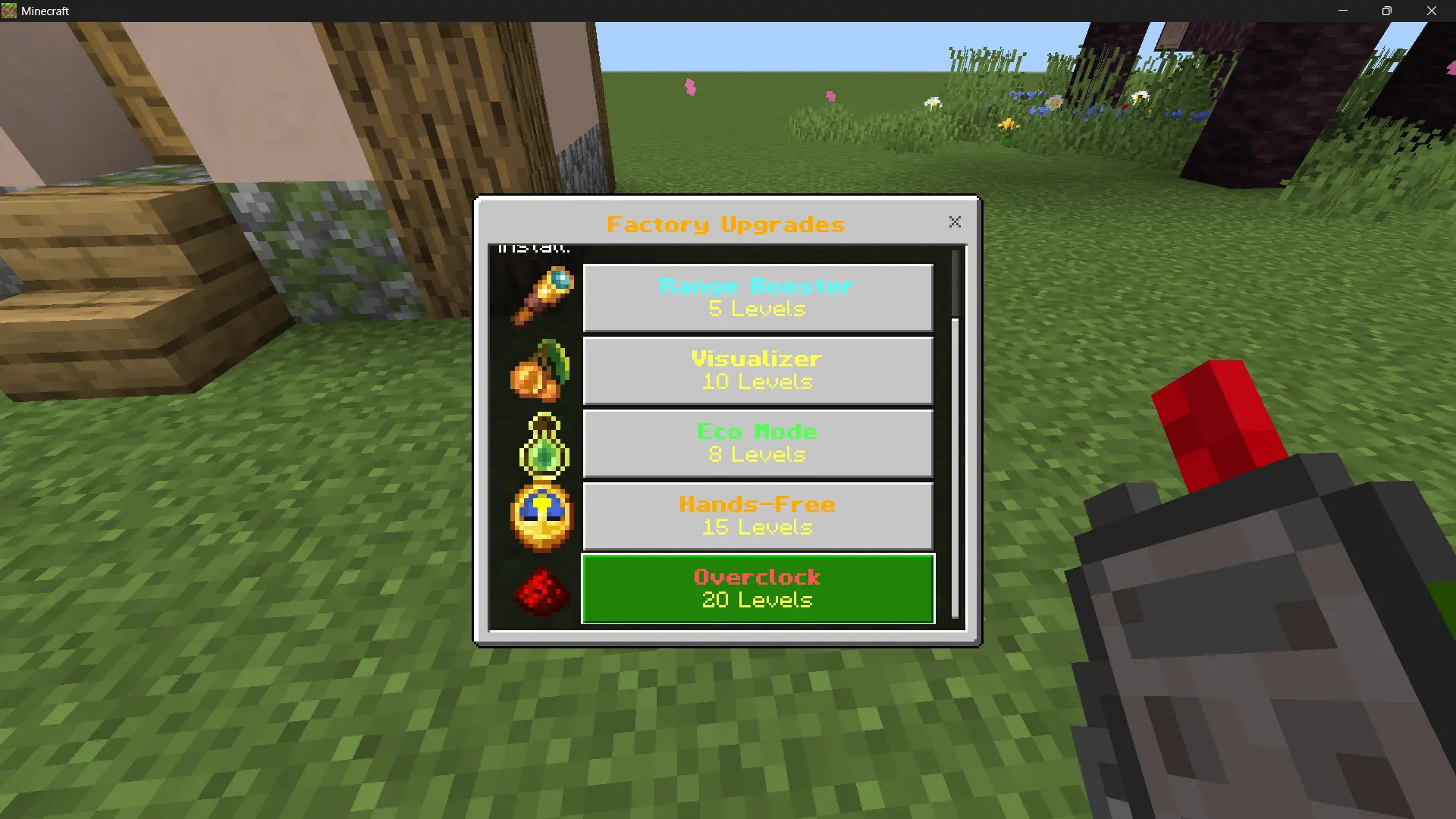Viewport: 1456px width, 819px height.
Task: Minimize the Minecraft window
Action: point(1343,11)
